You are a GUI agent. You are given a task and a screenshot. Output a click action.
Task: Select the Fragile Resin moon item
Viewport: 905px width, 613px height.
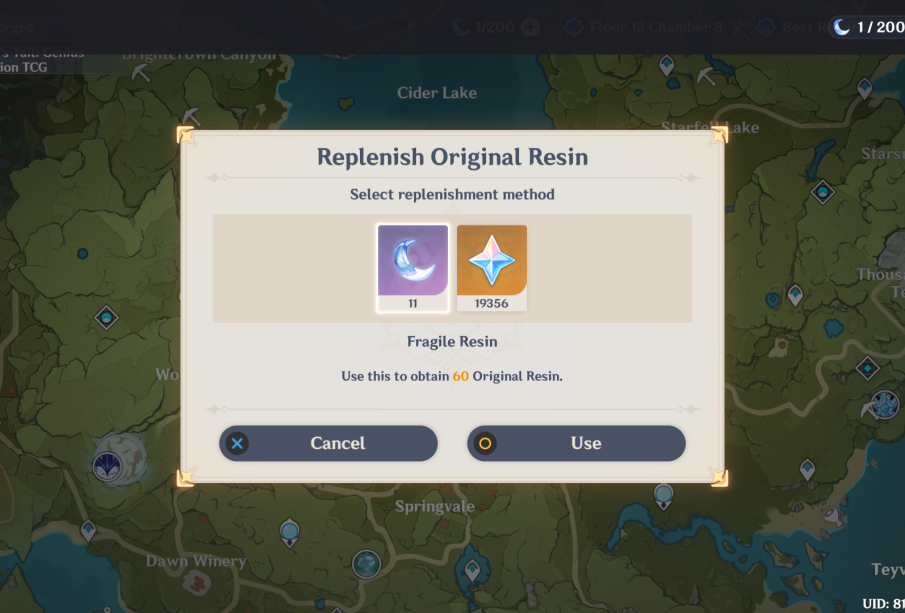pyautogui.click(x=412, y=262)
